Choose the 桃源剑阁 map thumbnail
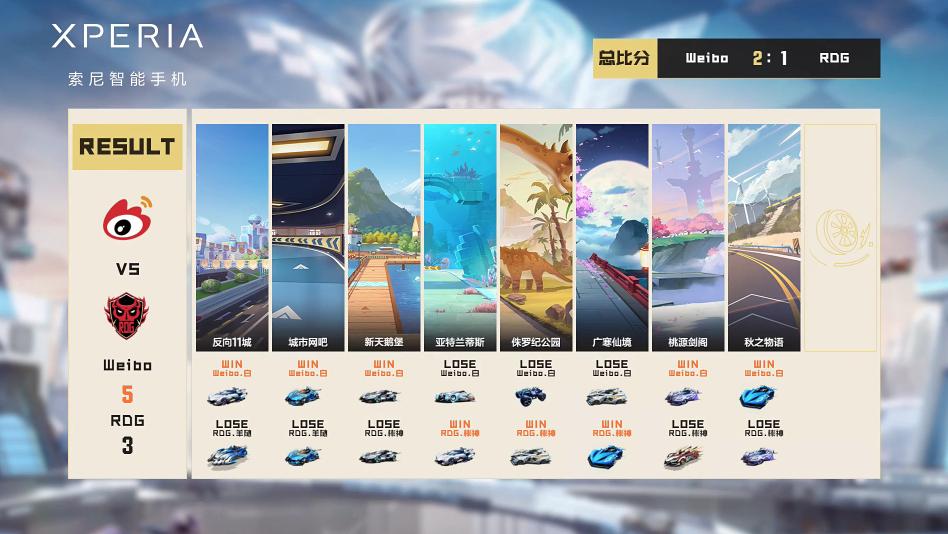 point(688,237)
